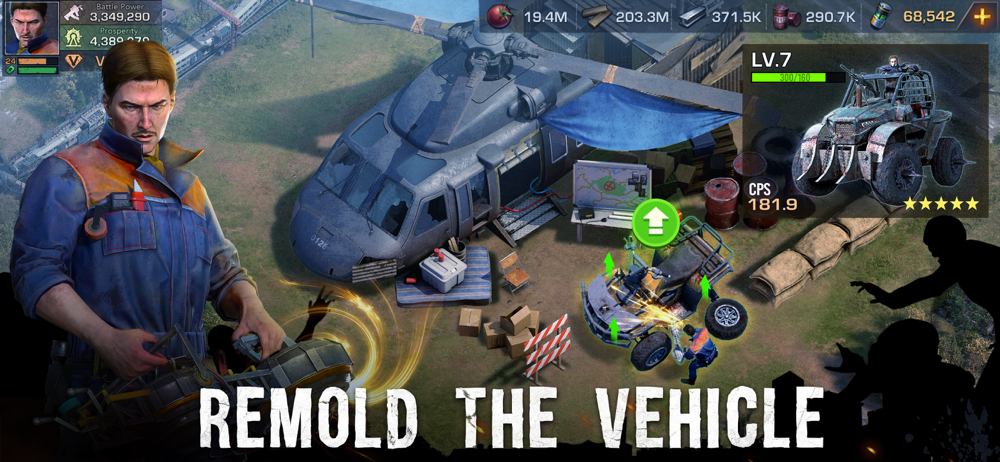The image size is (1000, 462).
Task: Add more fuel with the plus button
Action: pos(982,17)
